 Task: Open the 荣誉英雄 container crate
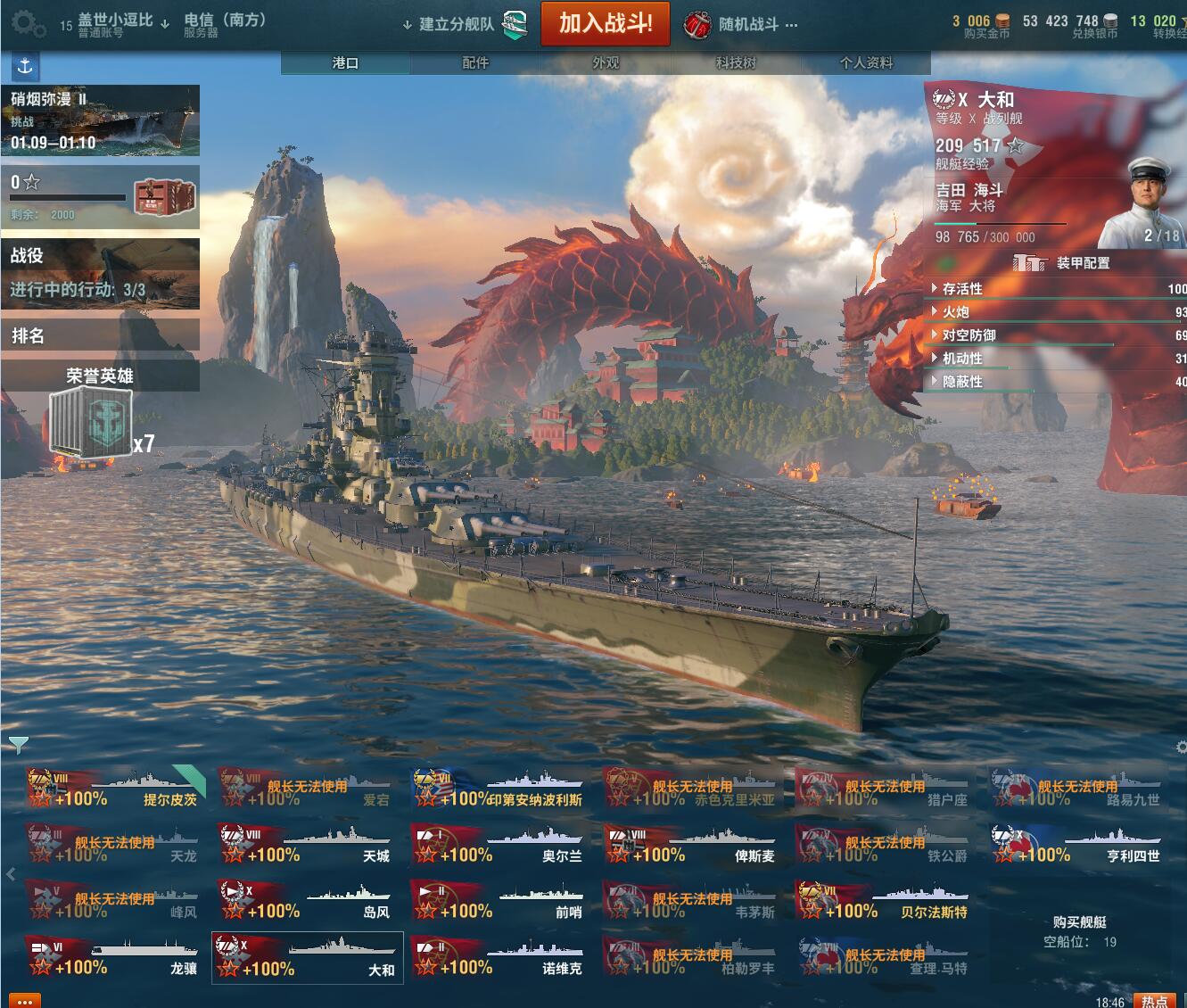point(91,424)
